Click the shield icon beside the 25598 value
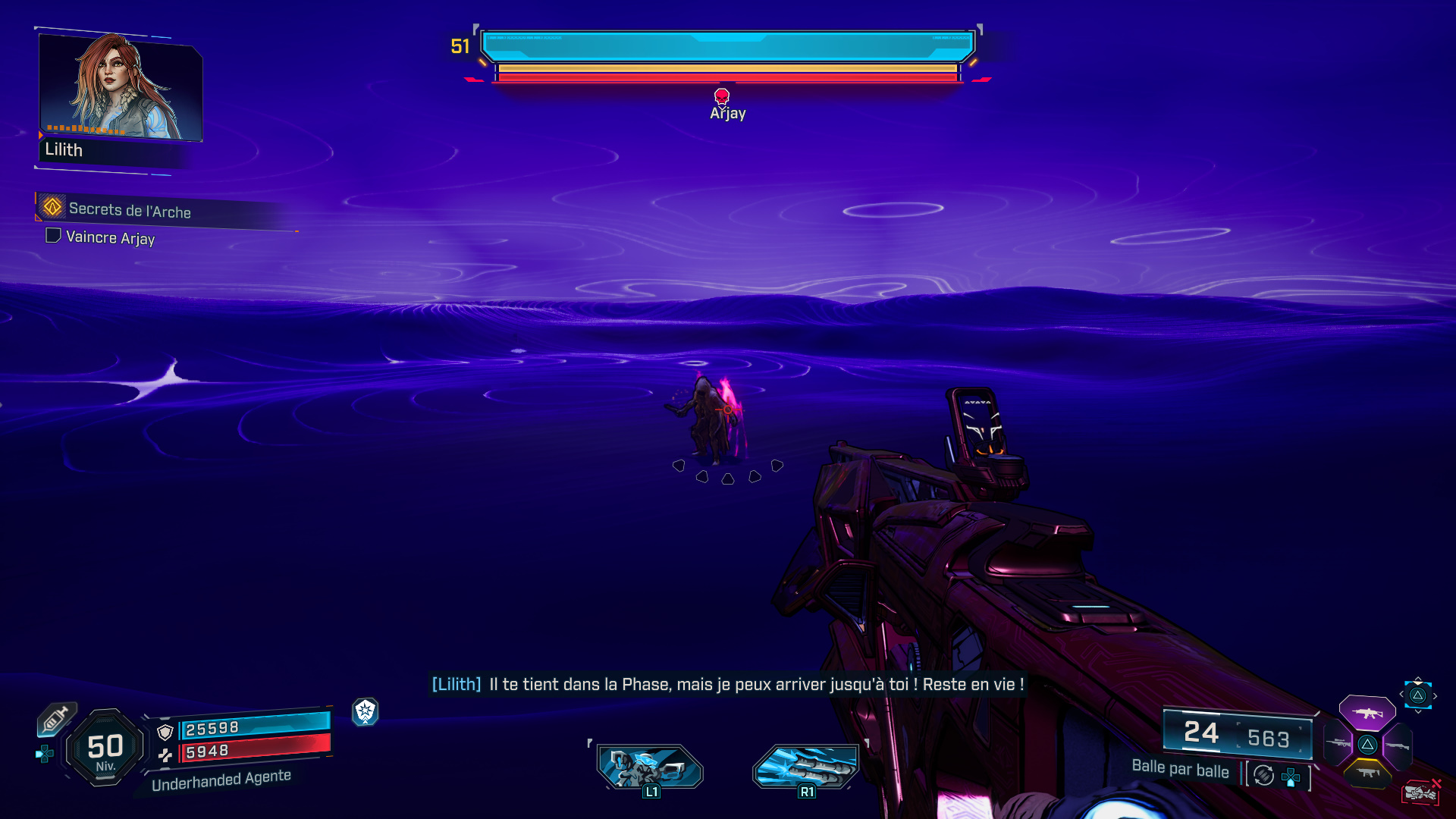This screenshot has height=819, width=1456. pyautogui.click(x=165, y=731)
